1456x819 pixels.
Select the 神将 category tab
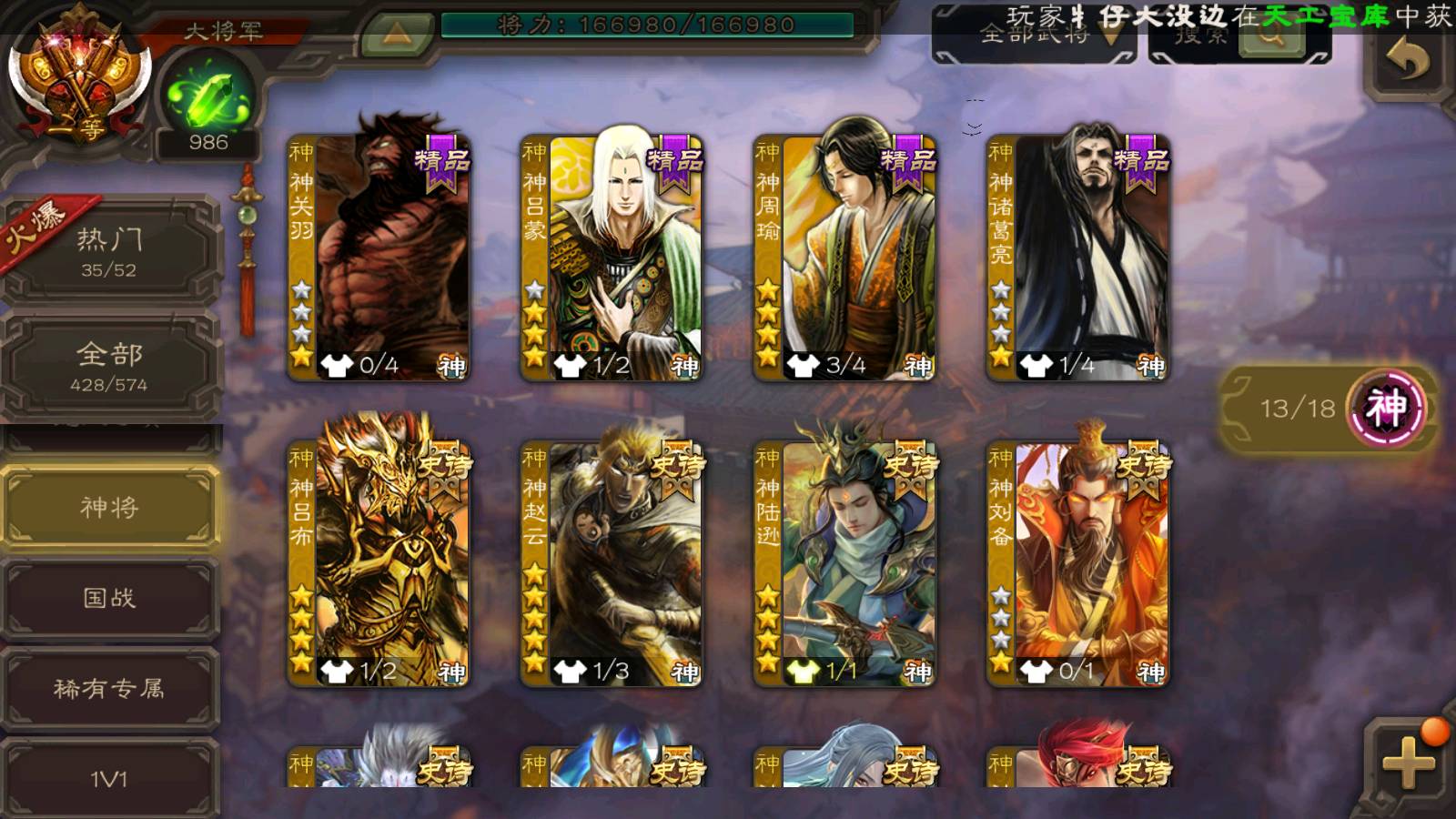pos(109,507)
